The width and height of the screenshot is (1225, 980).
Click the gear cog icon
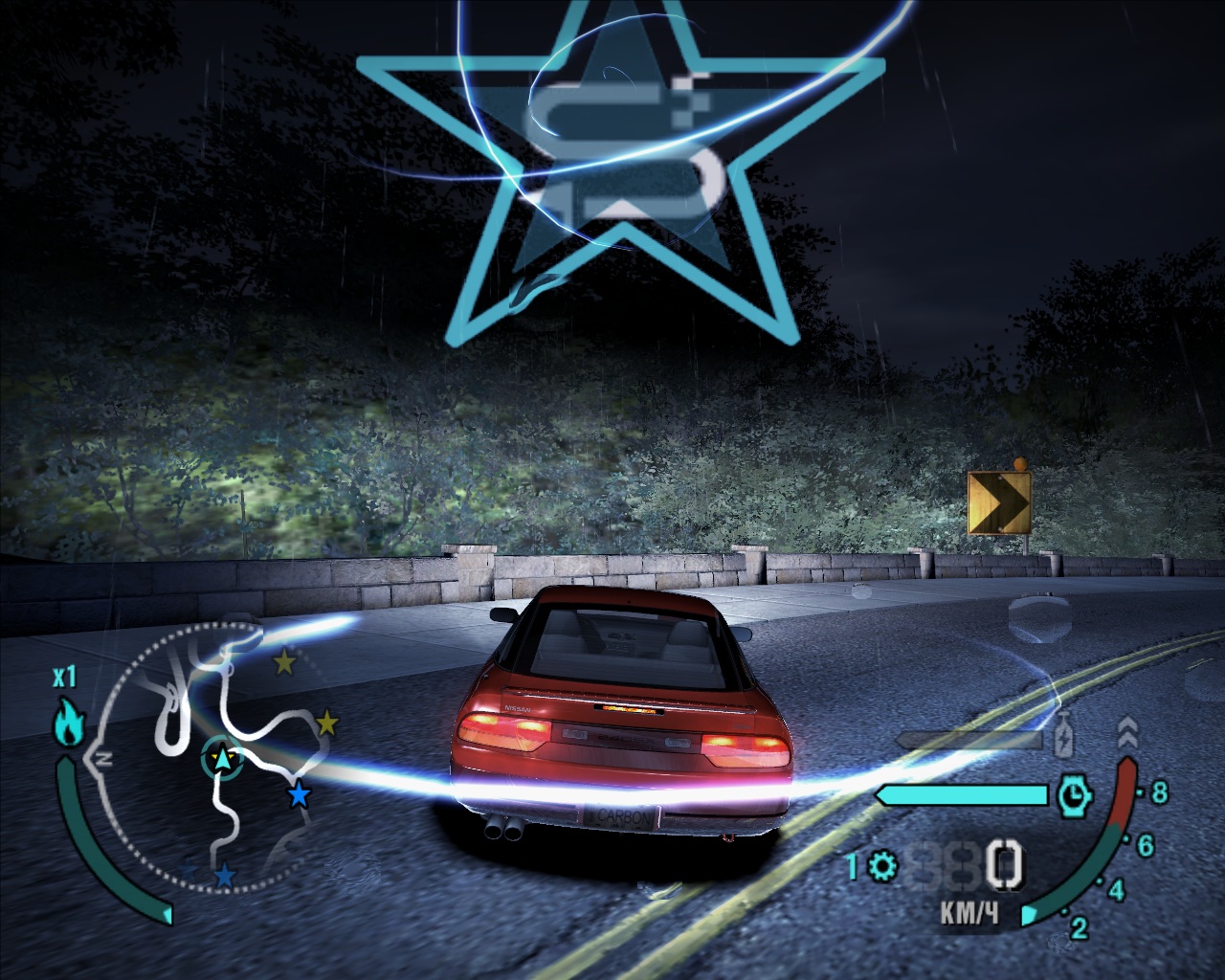pyautogui.click(x=882, y=867)
